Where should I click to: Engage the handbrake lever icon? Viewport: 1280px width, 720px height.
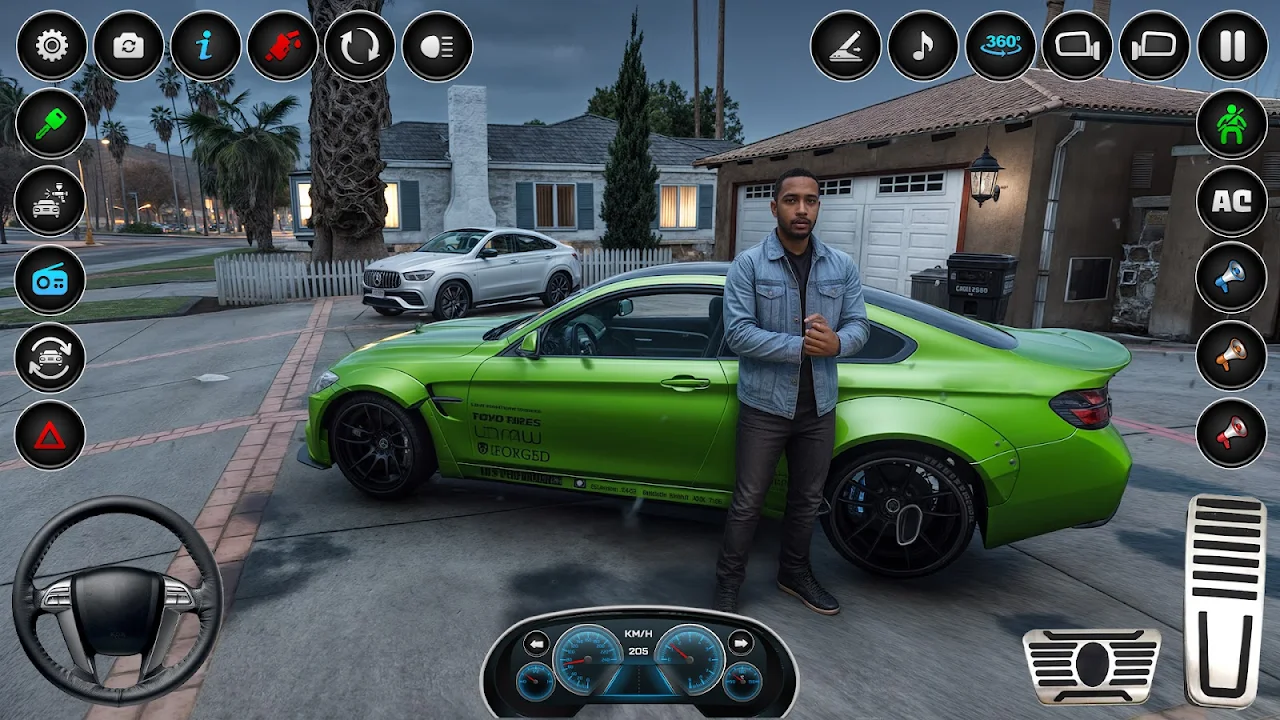click(x=846, y=46)
